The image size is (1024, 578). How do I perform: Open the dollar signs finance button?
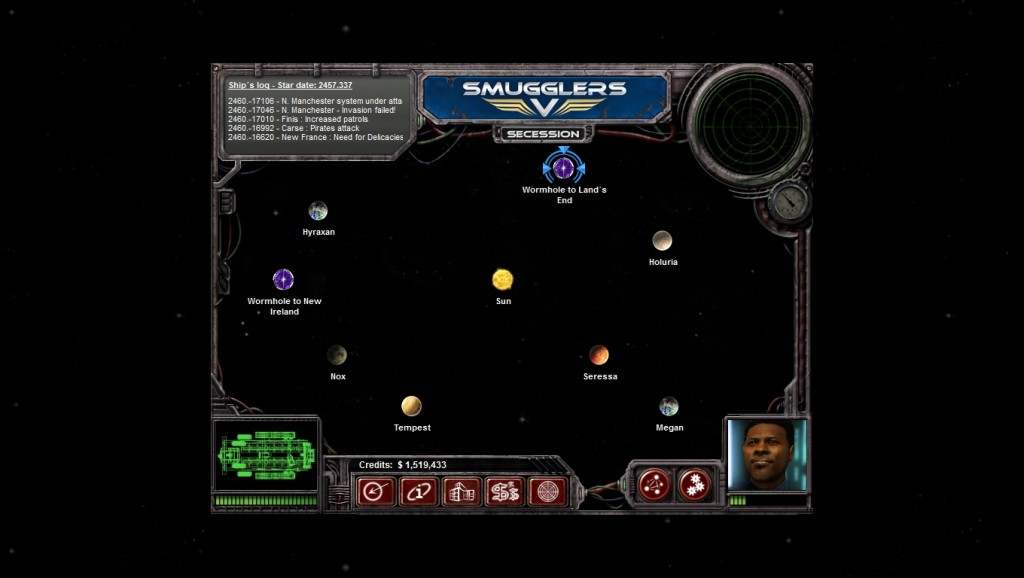point(505,491)
